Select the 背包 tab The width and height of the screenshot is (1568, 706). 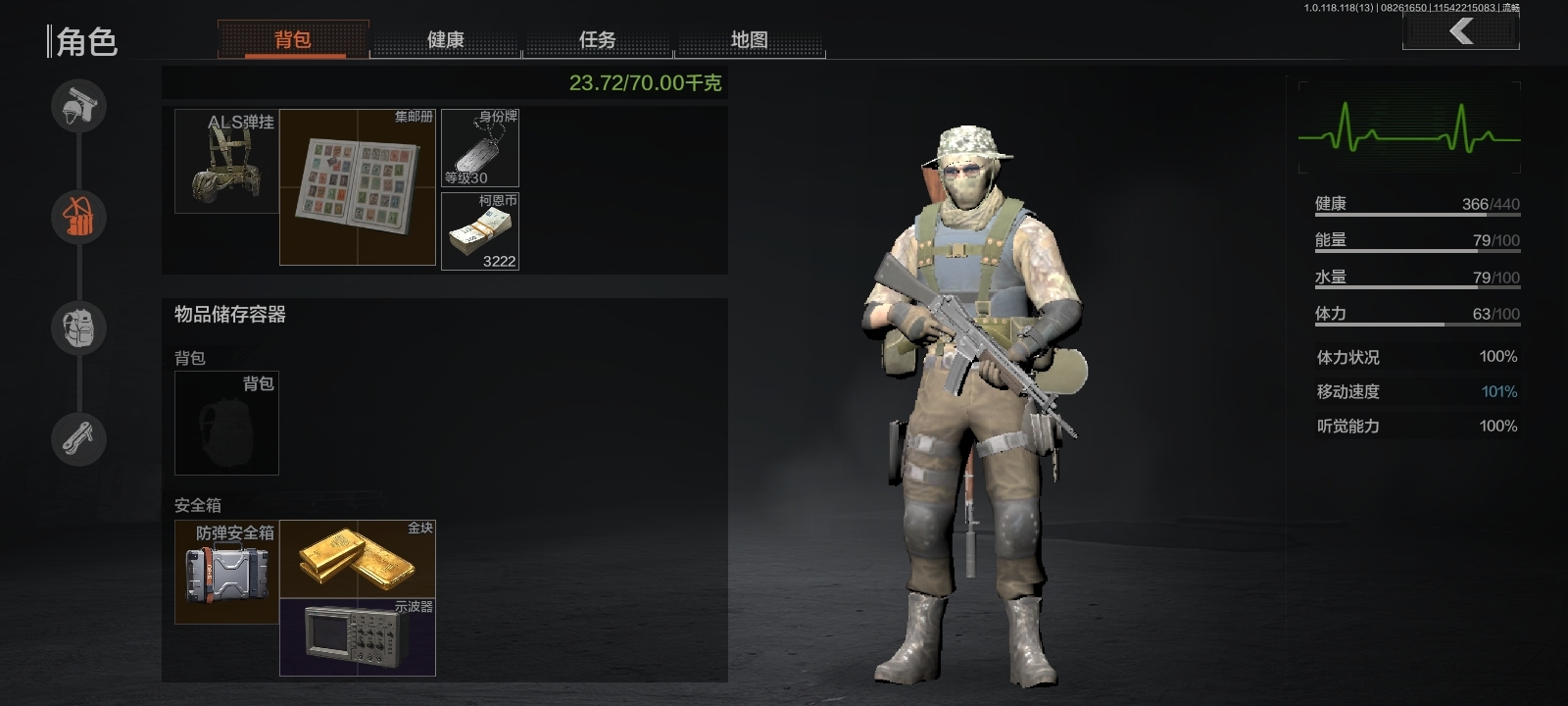(292, 39)
